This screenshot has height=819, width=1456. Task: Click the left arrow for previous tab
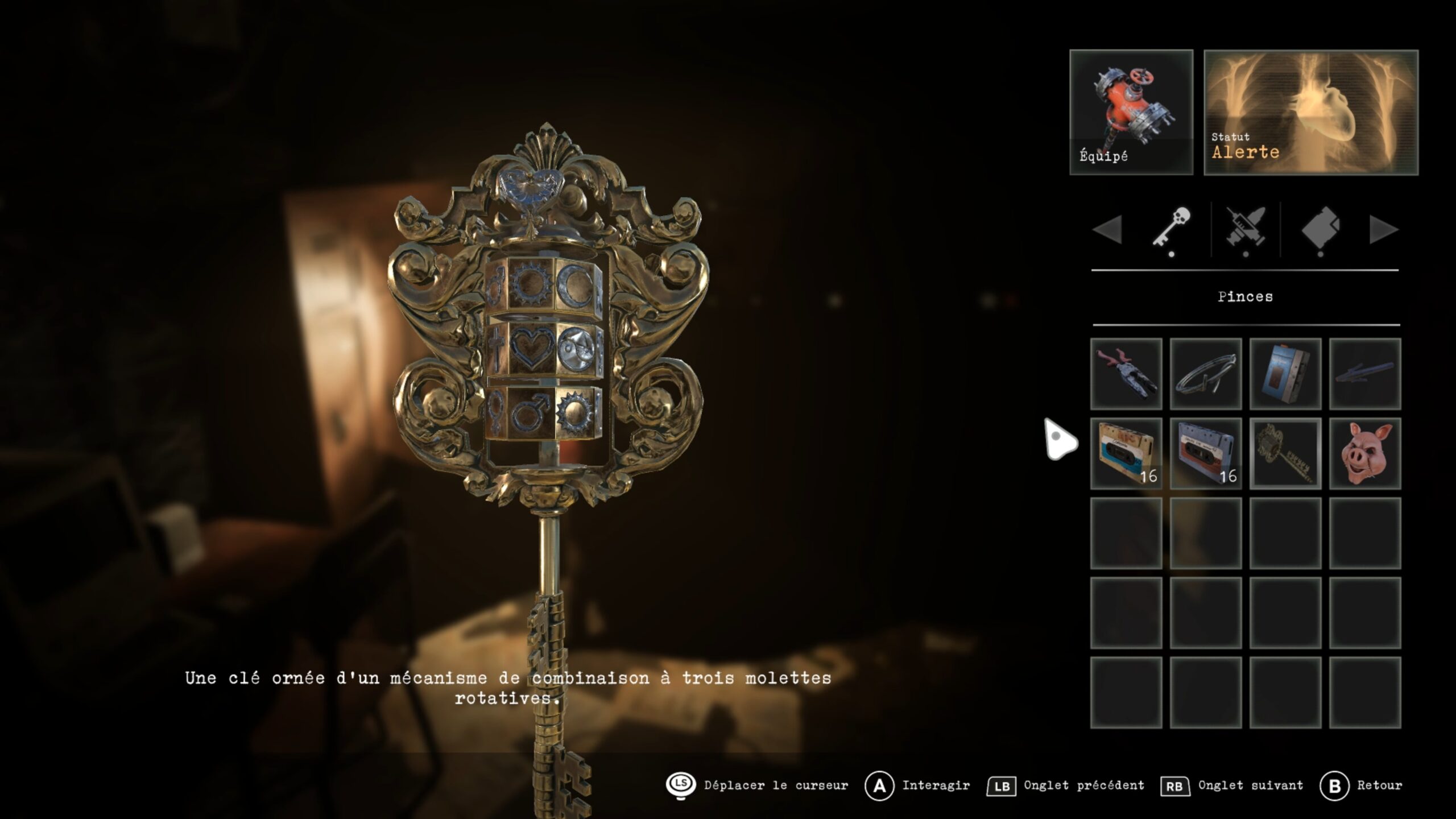pyautogui.click(x=1108, y=230)
